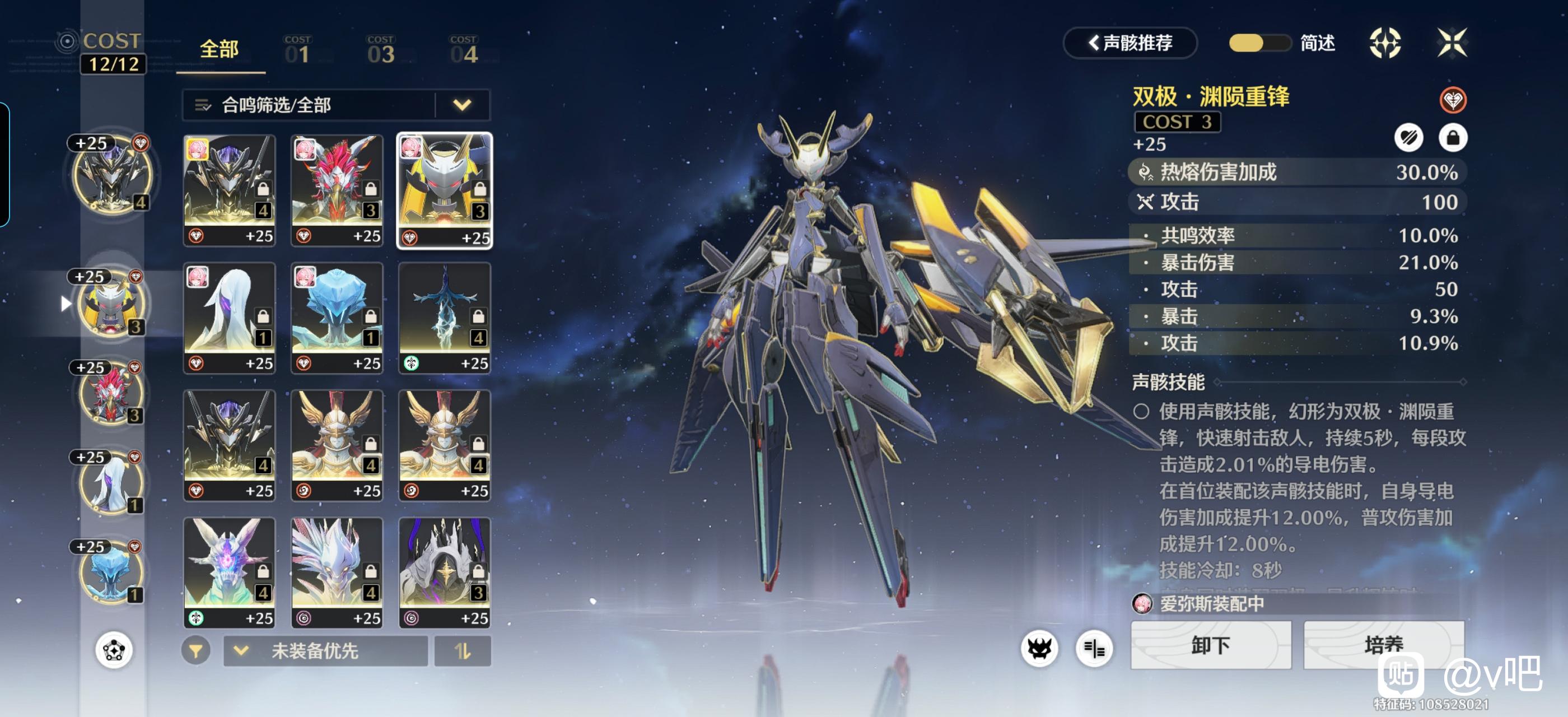Select the COST 4 filter tab
The image size is (1568, 717).
pyautogui.click(x=463, y=50)
